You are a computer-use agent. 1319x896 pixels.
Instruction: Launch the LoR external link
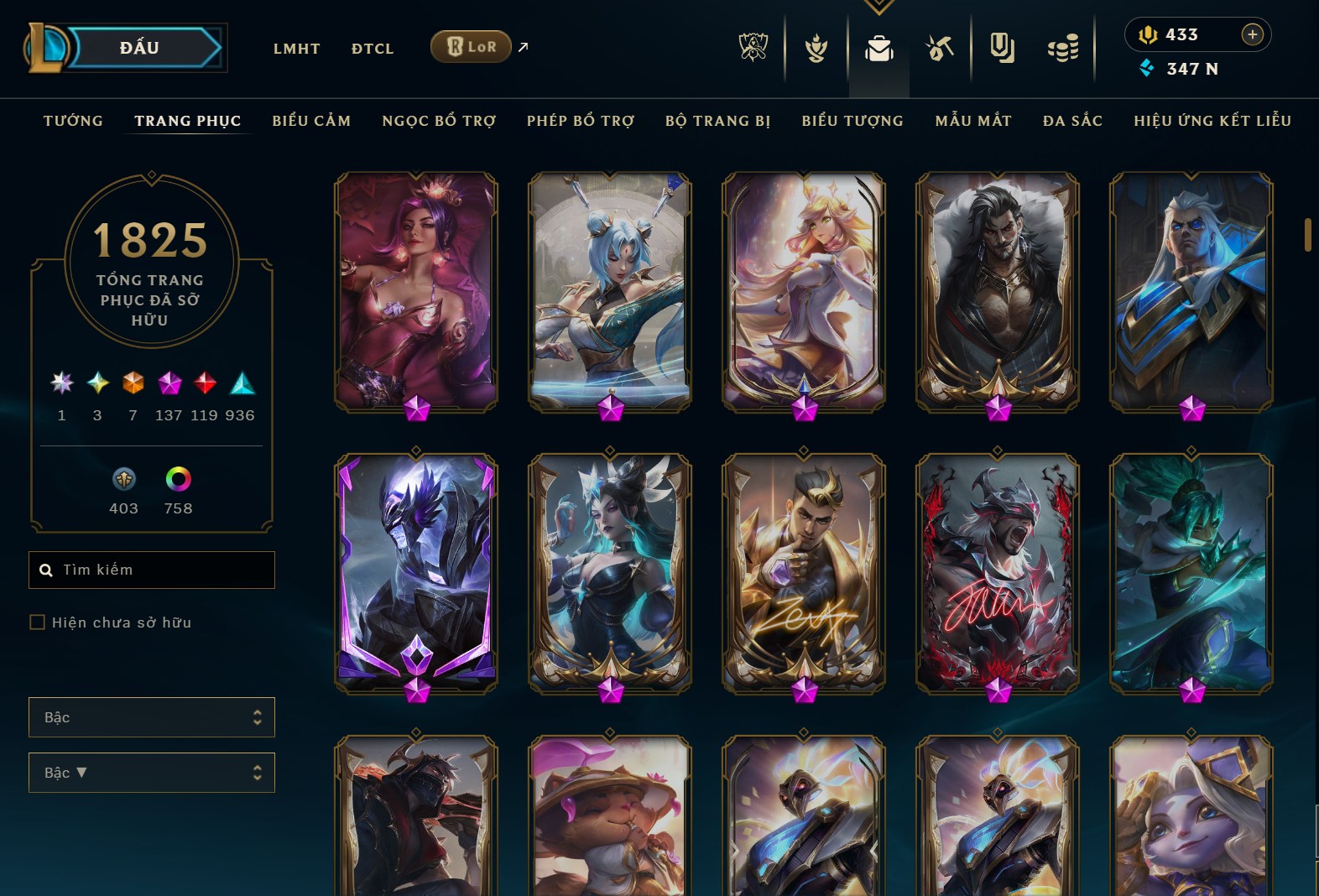(472, 47)
